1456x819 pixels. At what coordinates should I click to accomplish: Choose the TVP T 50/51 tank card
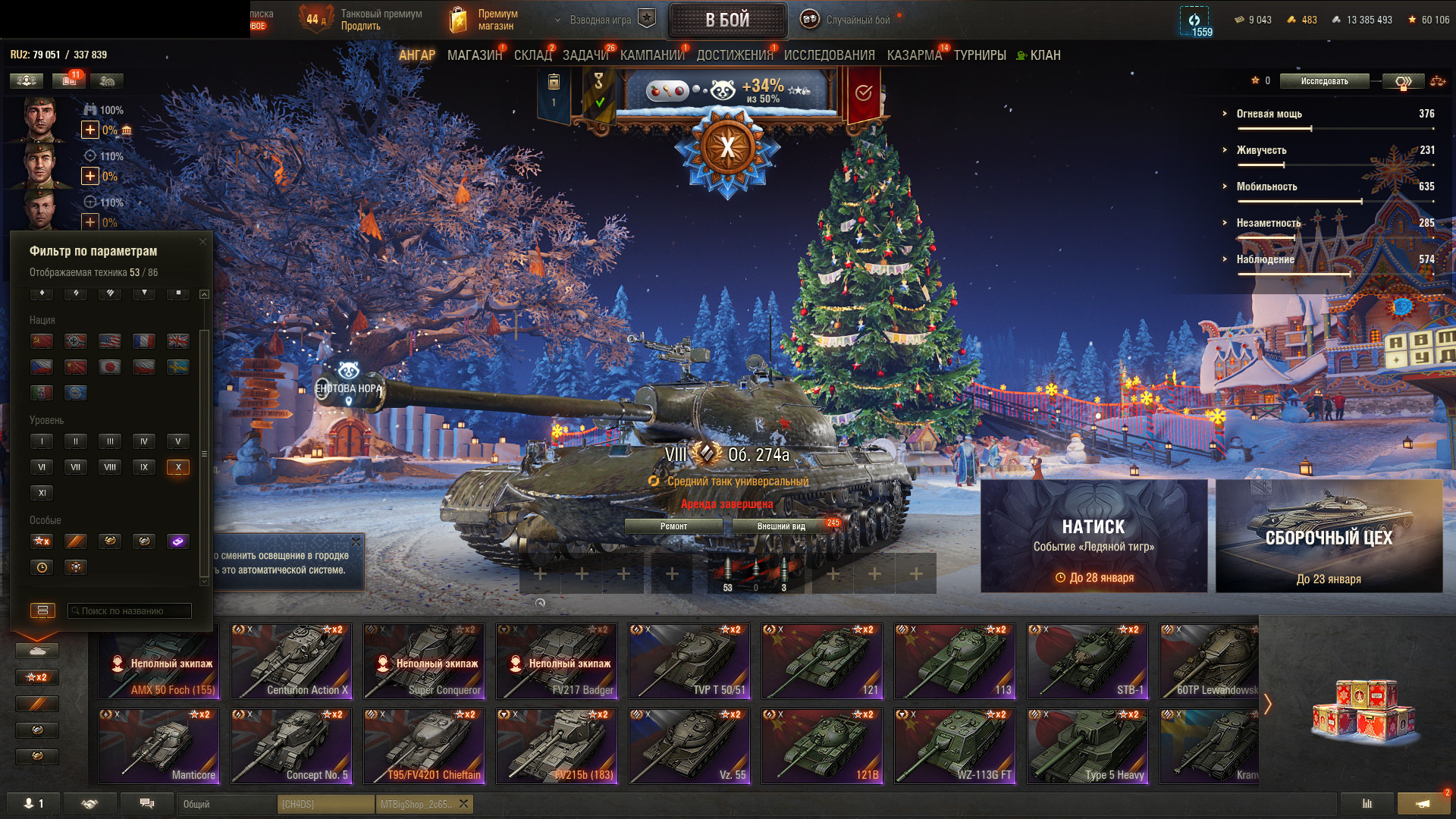click(689, 661)
